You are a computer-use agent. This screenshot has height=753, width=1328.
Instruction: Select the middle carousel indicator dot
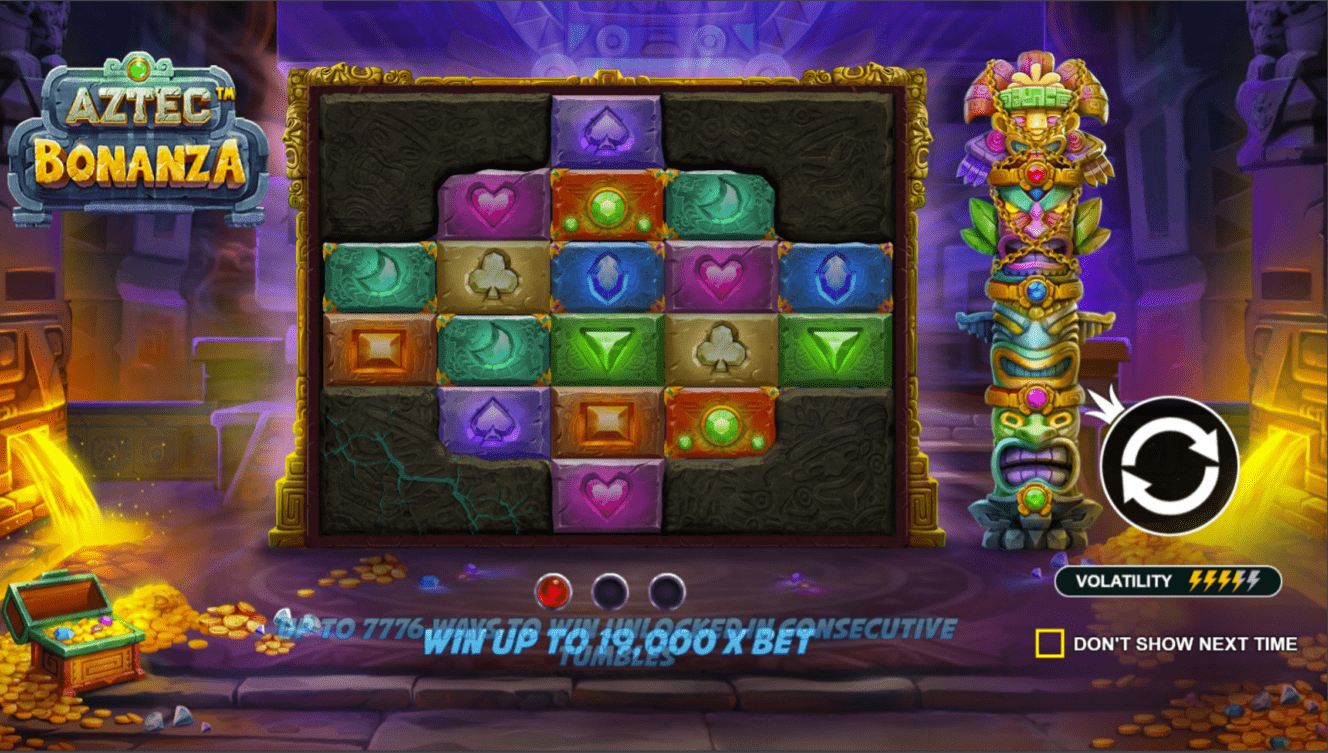[610, 590]
